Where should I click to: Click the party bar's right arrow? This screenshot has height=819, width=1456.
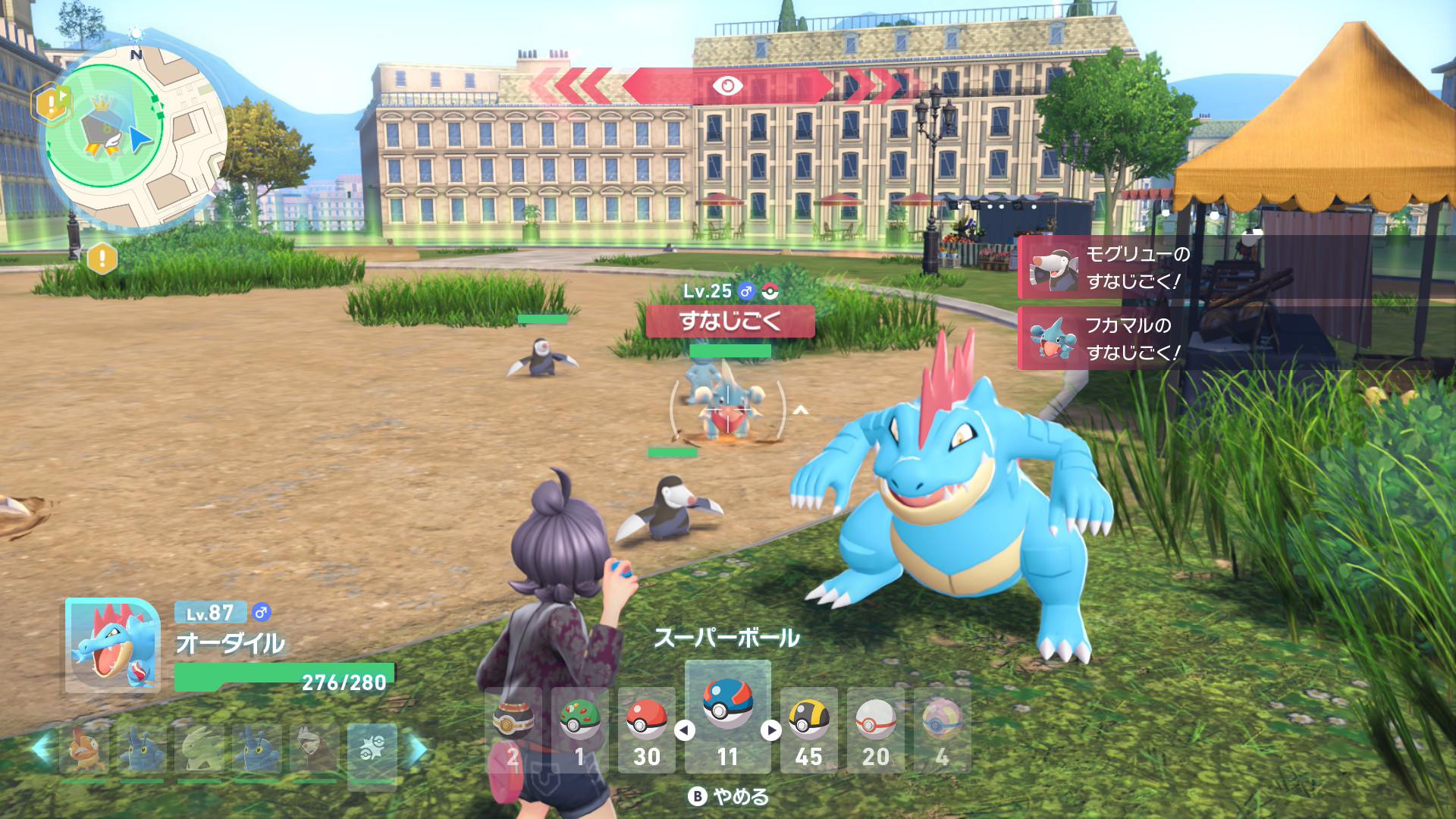click(418, 749)
